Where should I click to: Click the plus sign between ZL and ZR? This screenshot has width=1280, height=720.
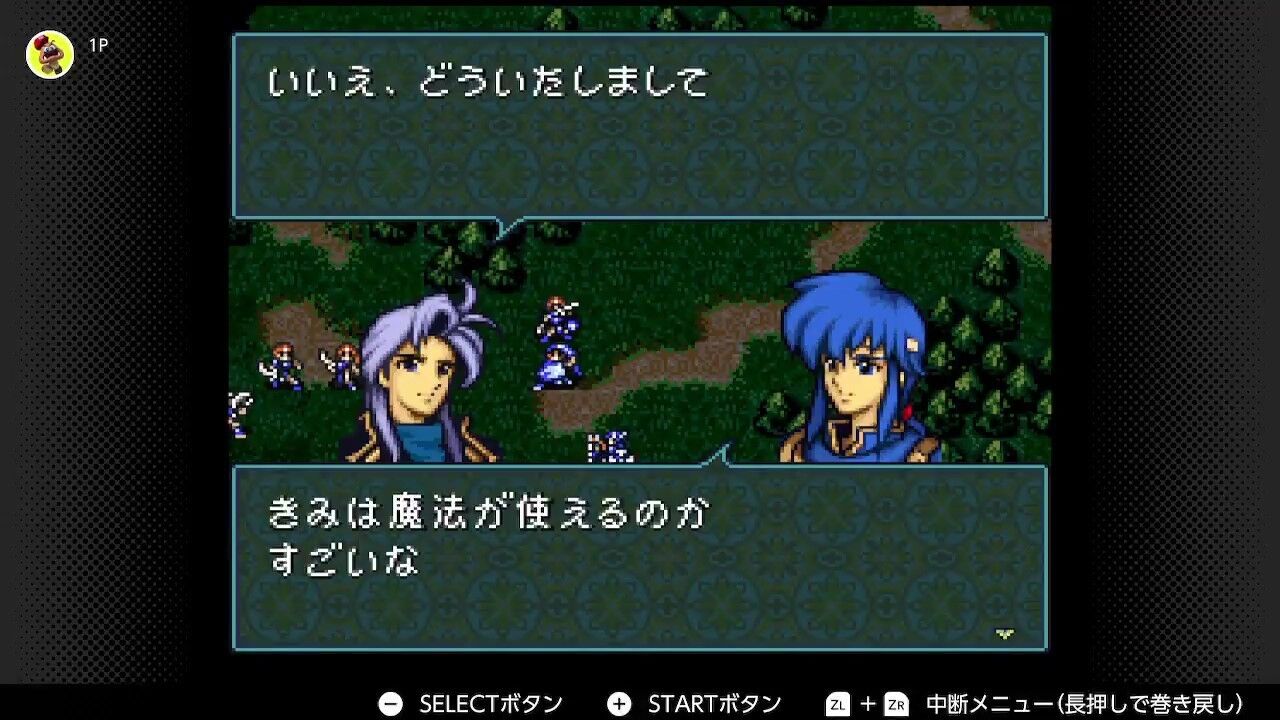click(868, 703)
